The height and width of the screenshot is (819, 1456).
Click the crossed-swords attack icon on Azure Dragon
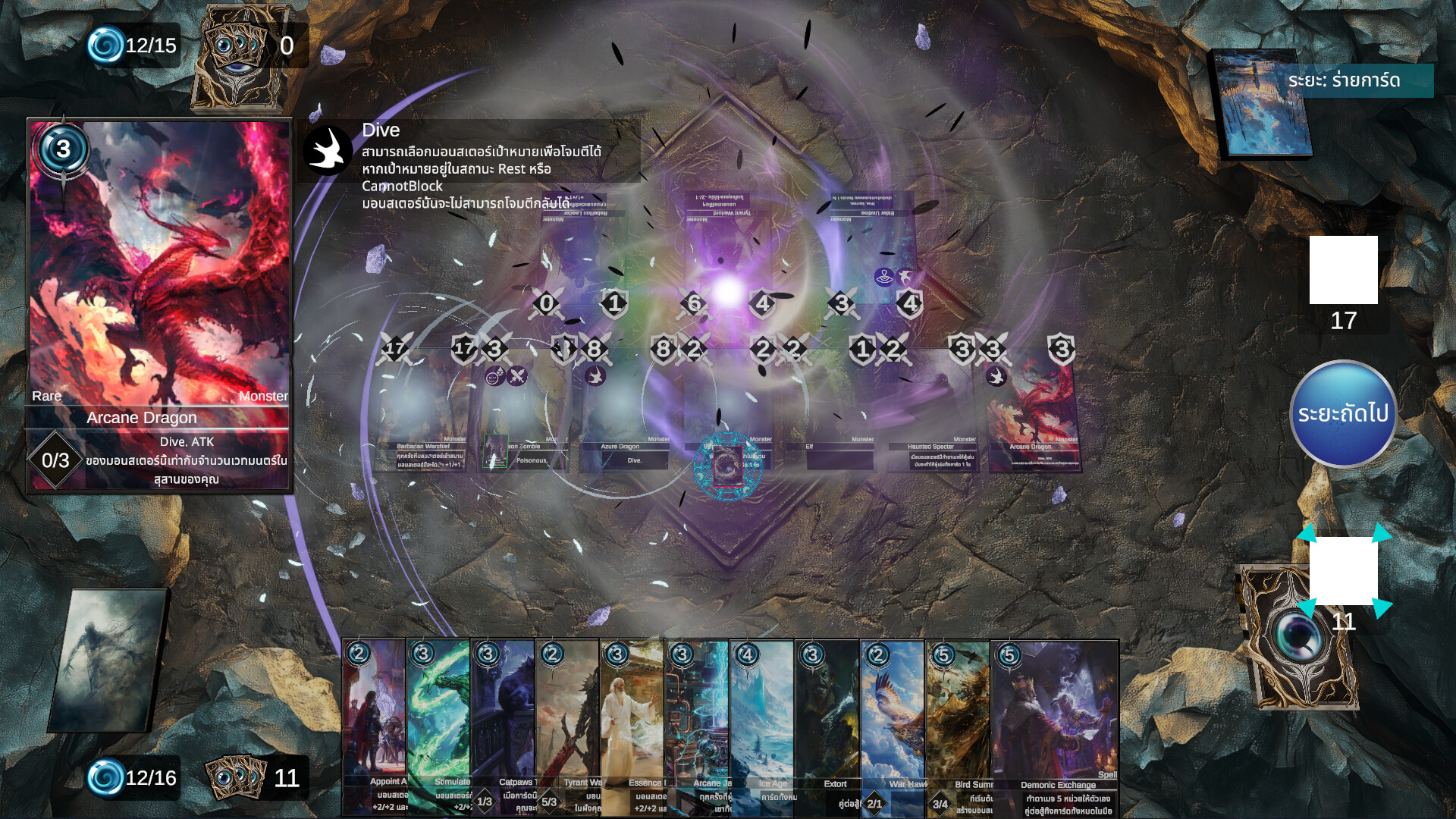pos(594,350)
